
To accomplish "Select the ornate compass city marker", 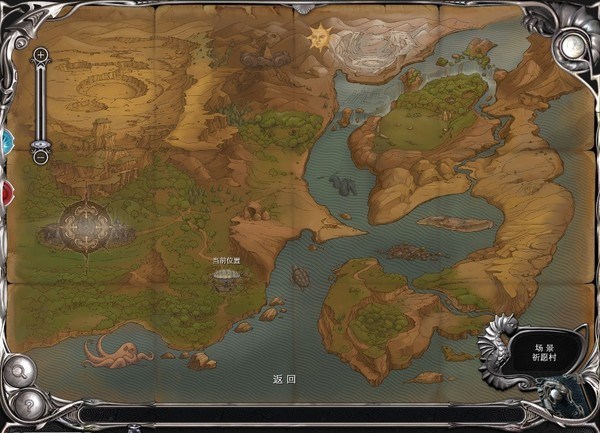I will 89,224.
